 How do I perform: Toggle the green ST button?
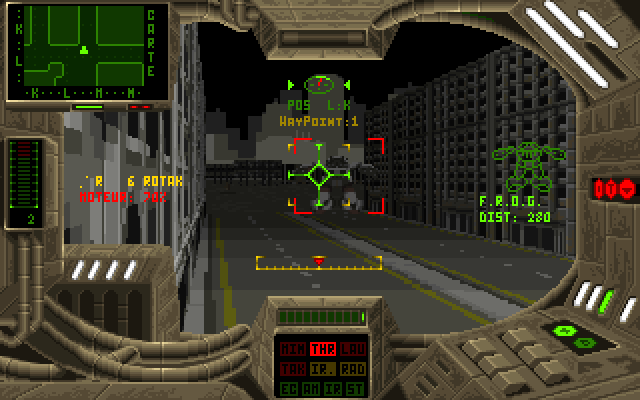click(x=356, y=387)
